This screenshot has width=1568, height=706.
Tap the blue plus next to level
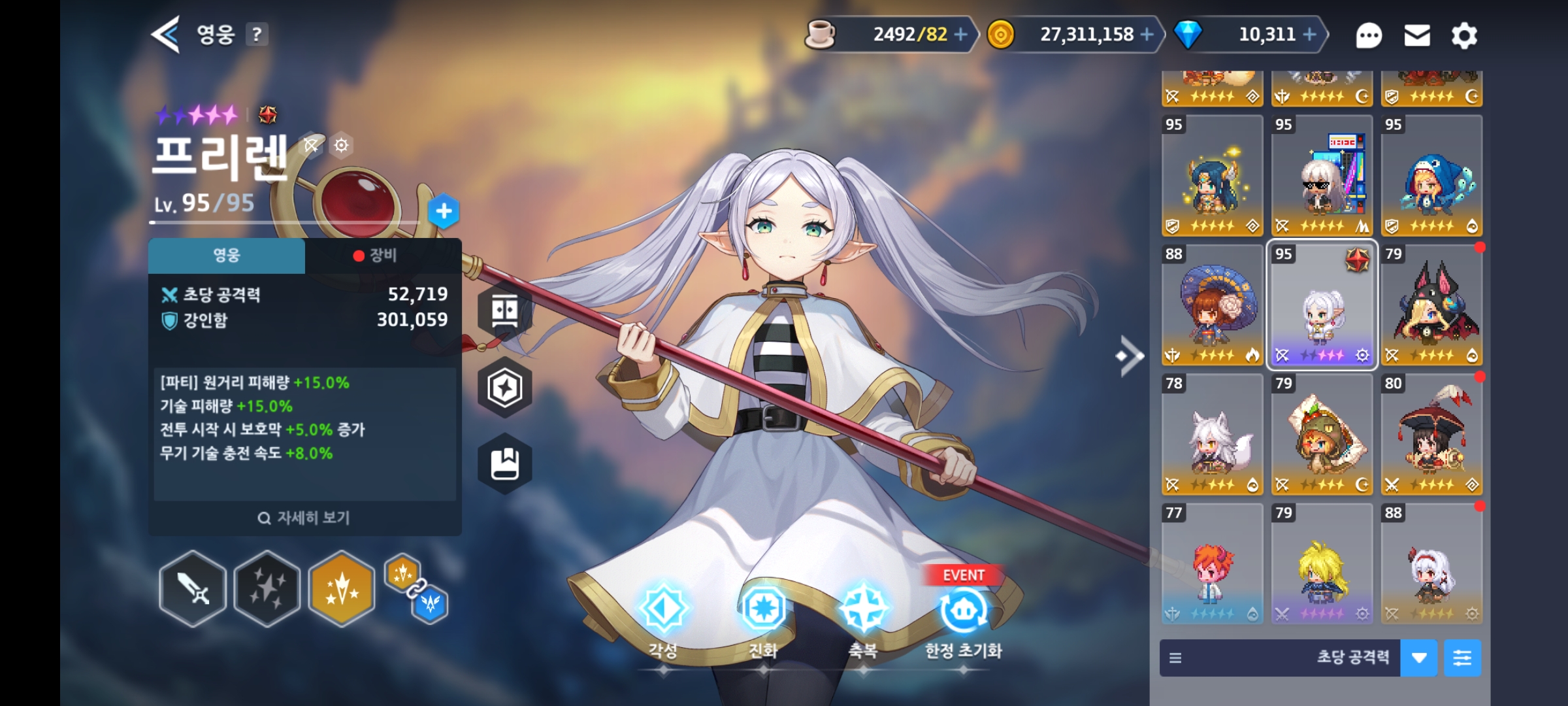[444, 211]
